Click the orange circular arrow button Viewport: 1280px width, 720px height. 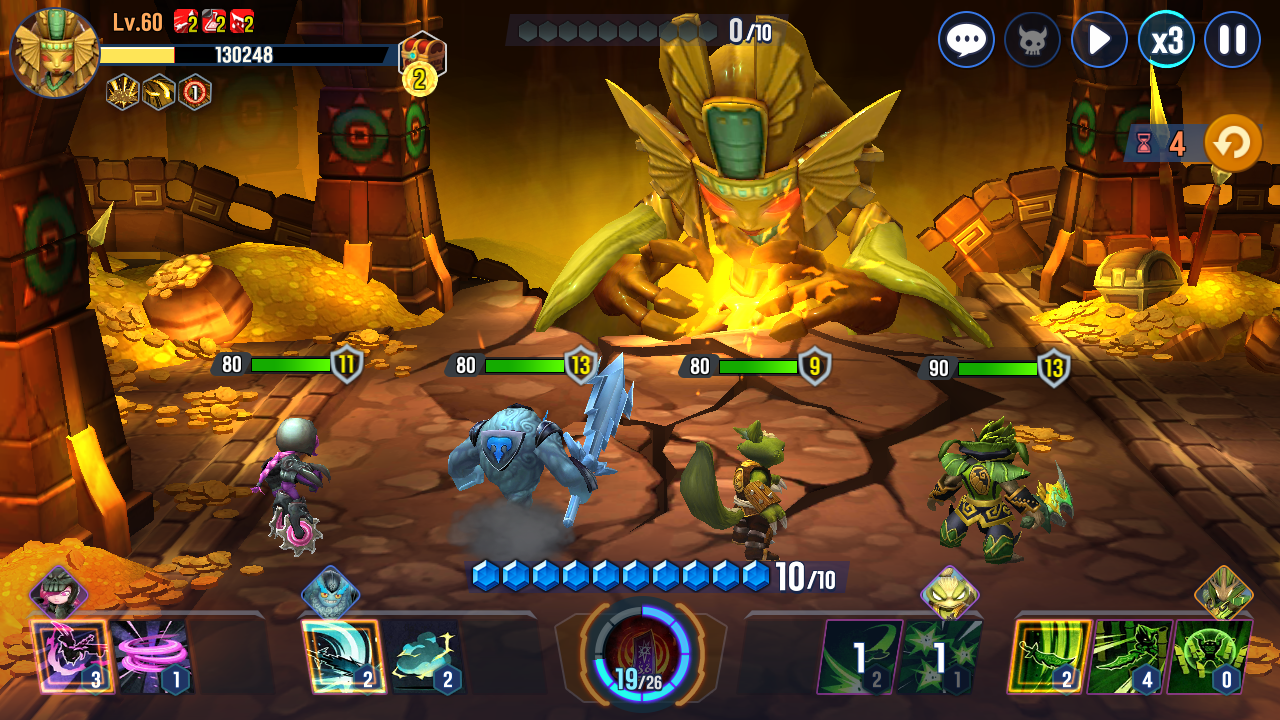(x=1232, y=144)
